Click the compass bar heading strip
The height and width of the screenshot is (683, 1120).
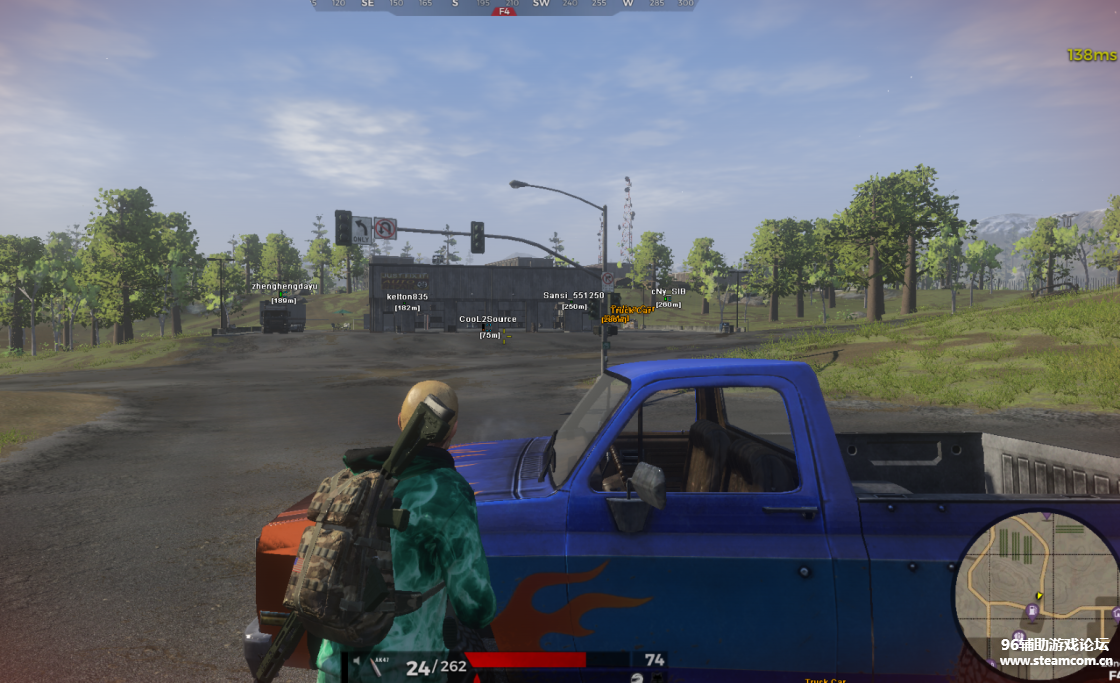point(504,5)
